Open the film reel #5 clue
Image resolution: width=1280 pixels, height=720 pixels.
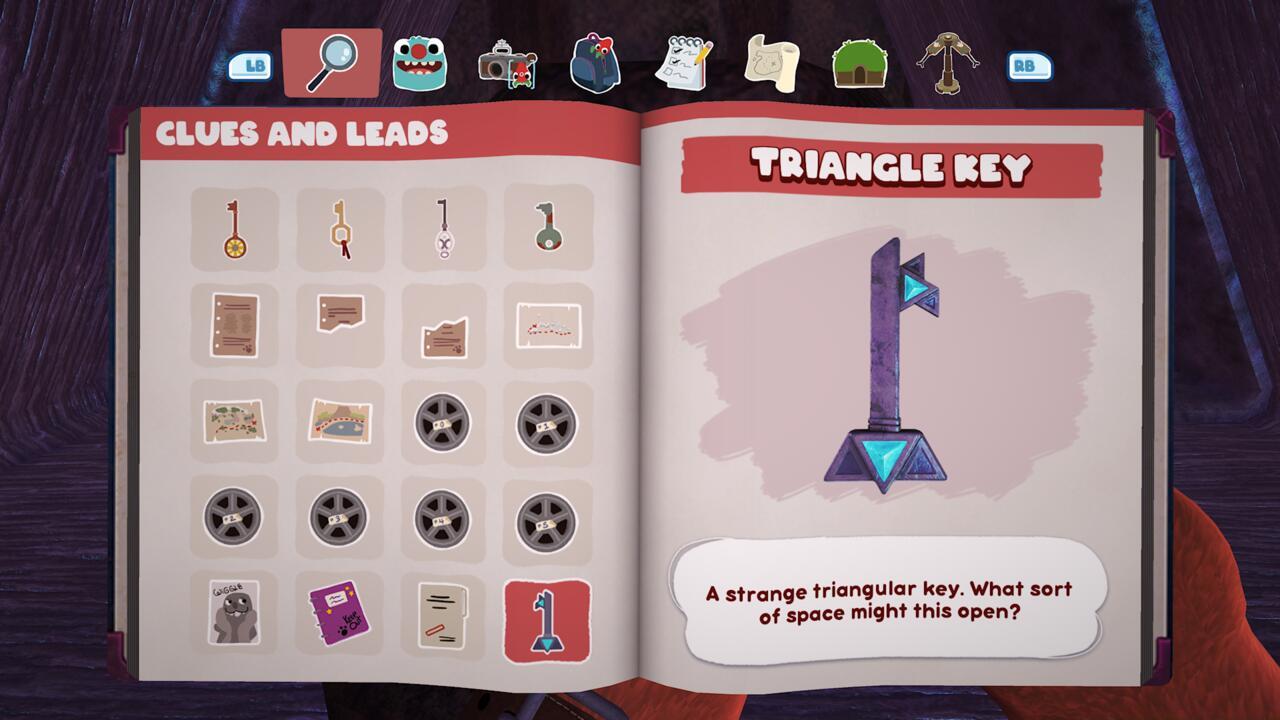coord(547,517)
